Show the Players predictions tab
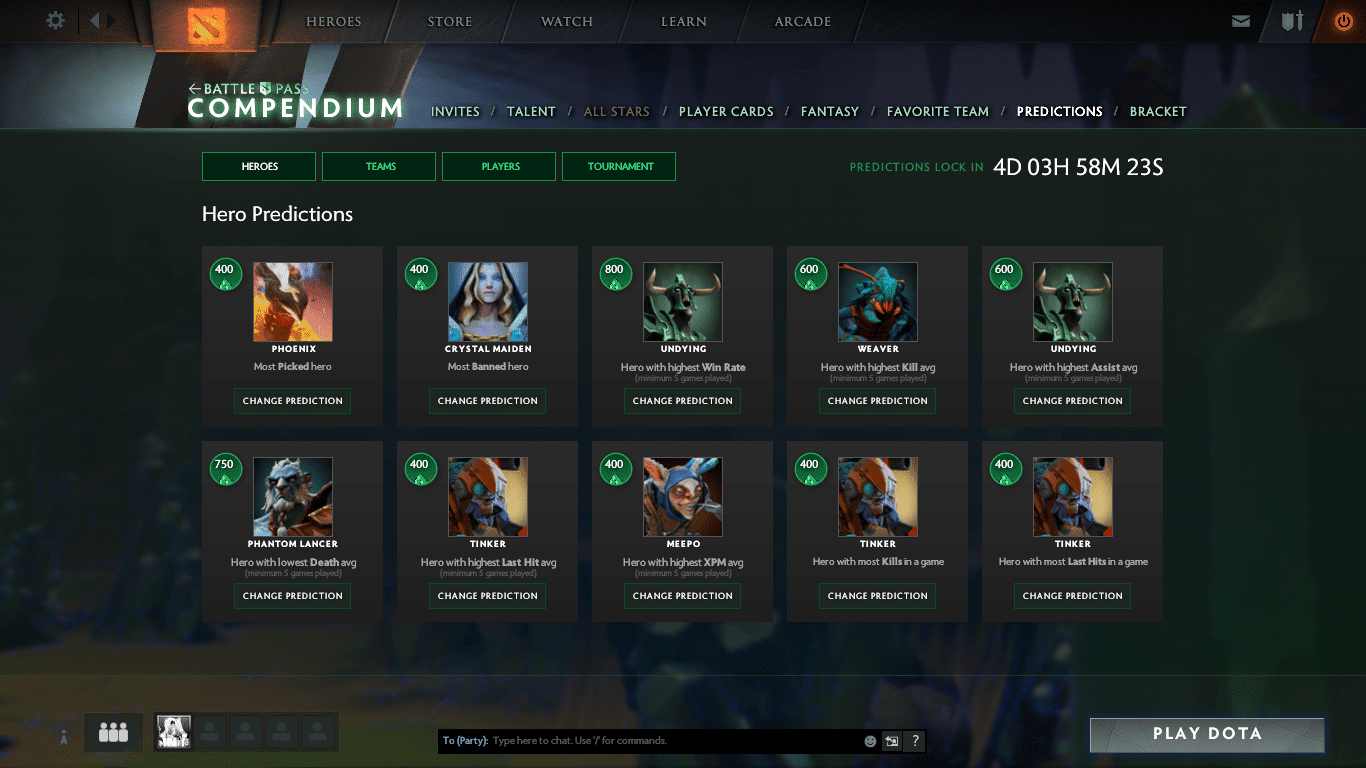1366x768 pixels. (499, 167)
